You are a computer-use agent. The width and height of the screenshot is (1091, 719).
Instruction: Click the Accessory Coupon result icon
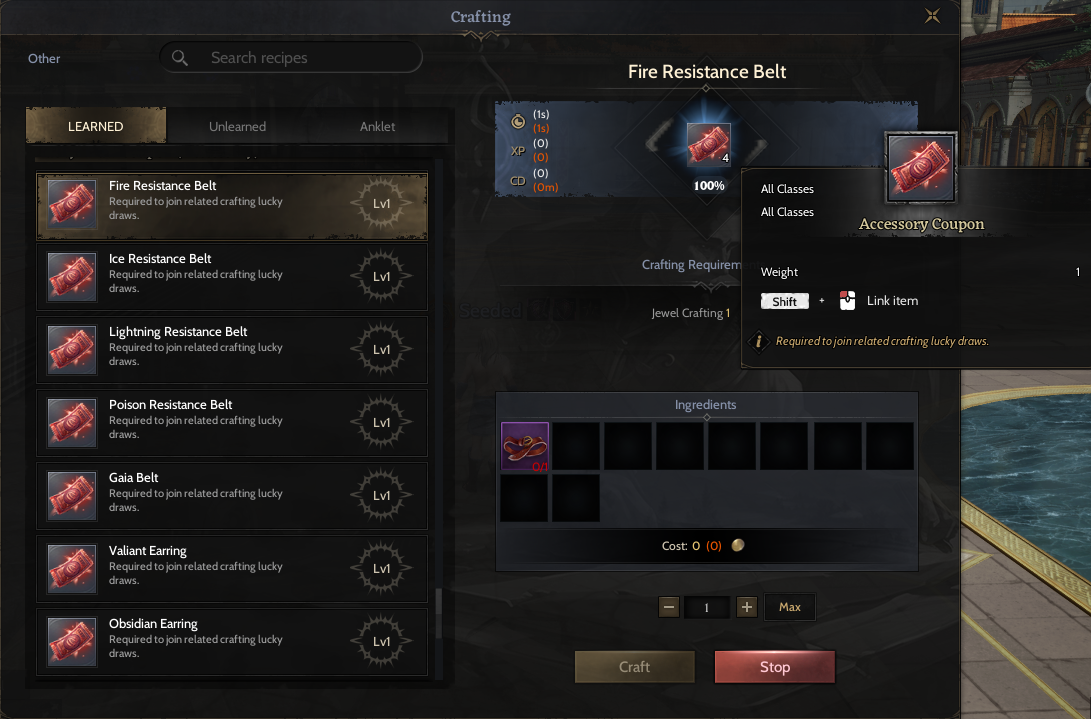coord(708,144)
